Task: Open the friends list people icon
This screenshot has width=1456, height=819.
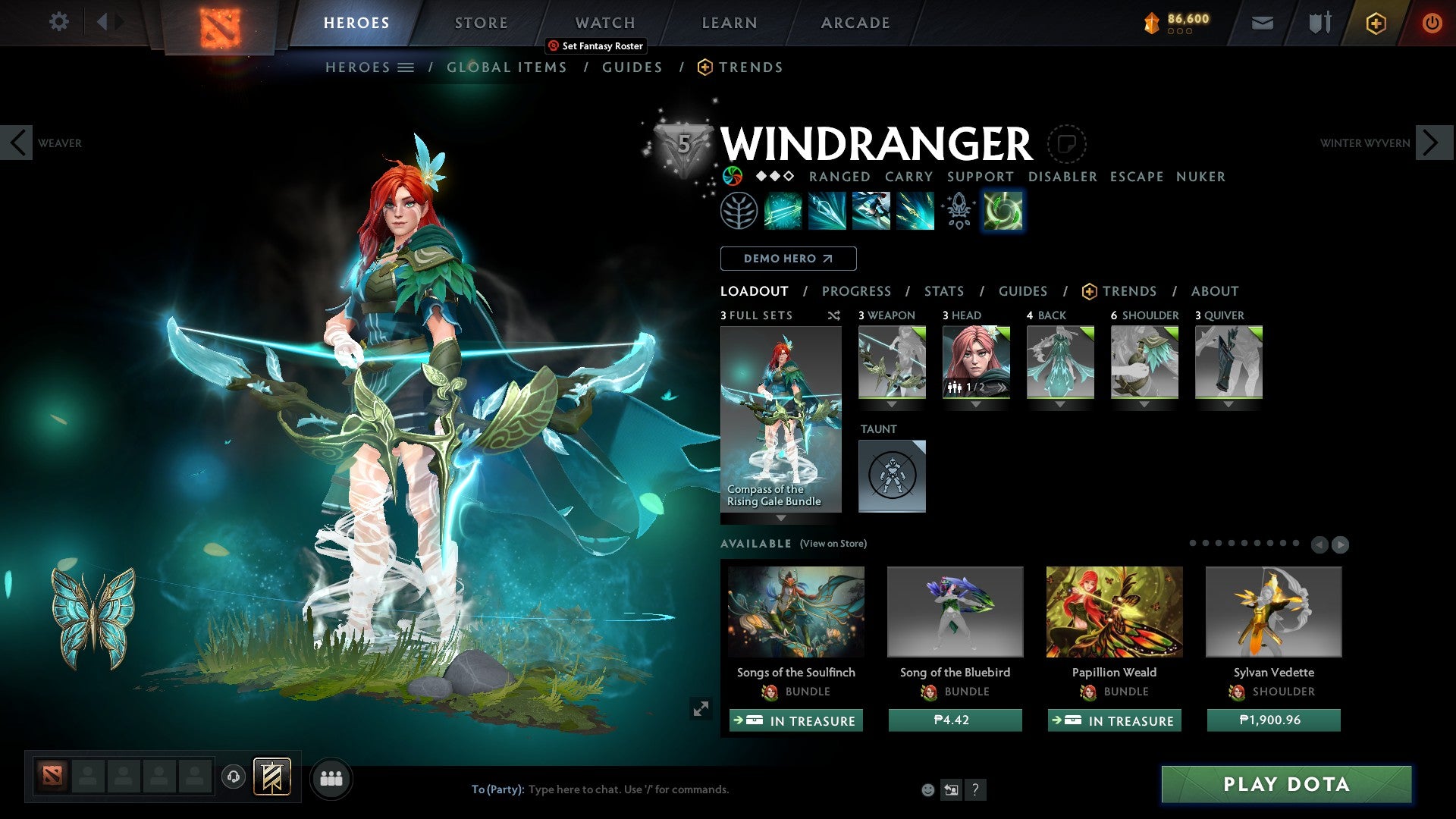Action: pyautogui.click(x=330, y=778)
